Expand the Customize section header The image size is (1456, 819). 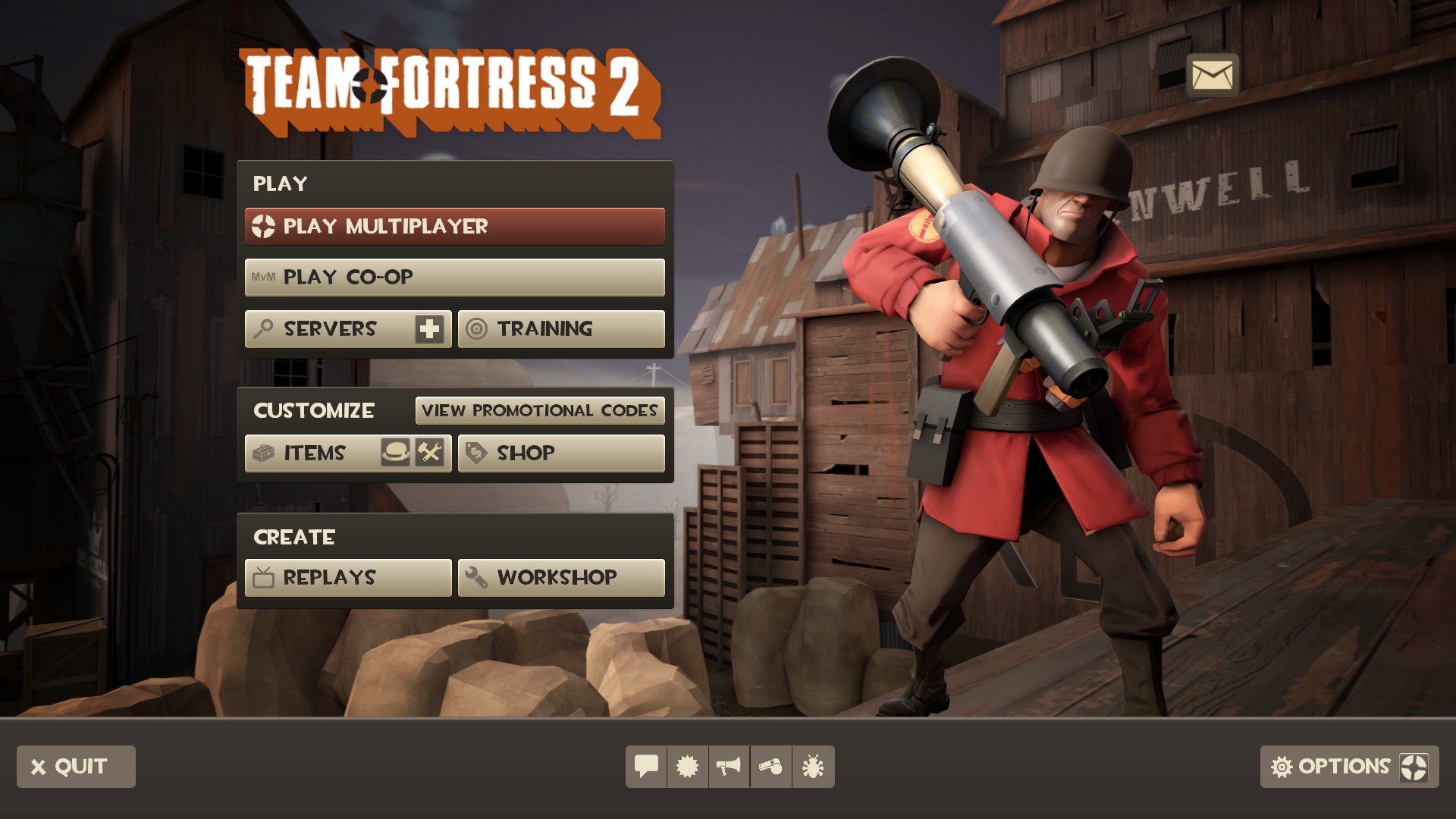[x=314, y=410]
